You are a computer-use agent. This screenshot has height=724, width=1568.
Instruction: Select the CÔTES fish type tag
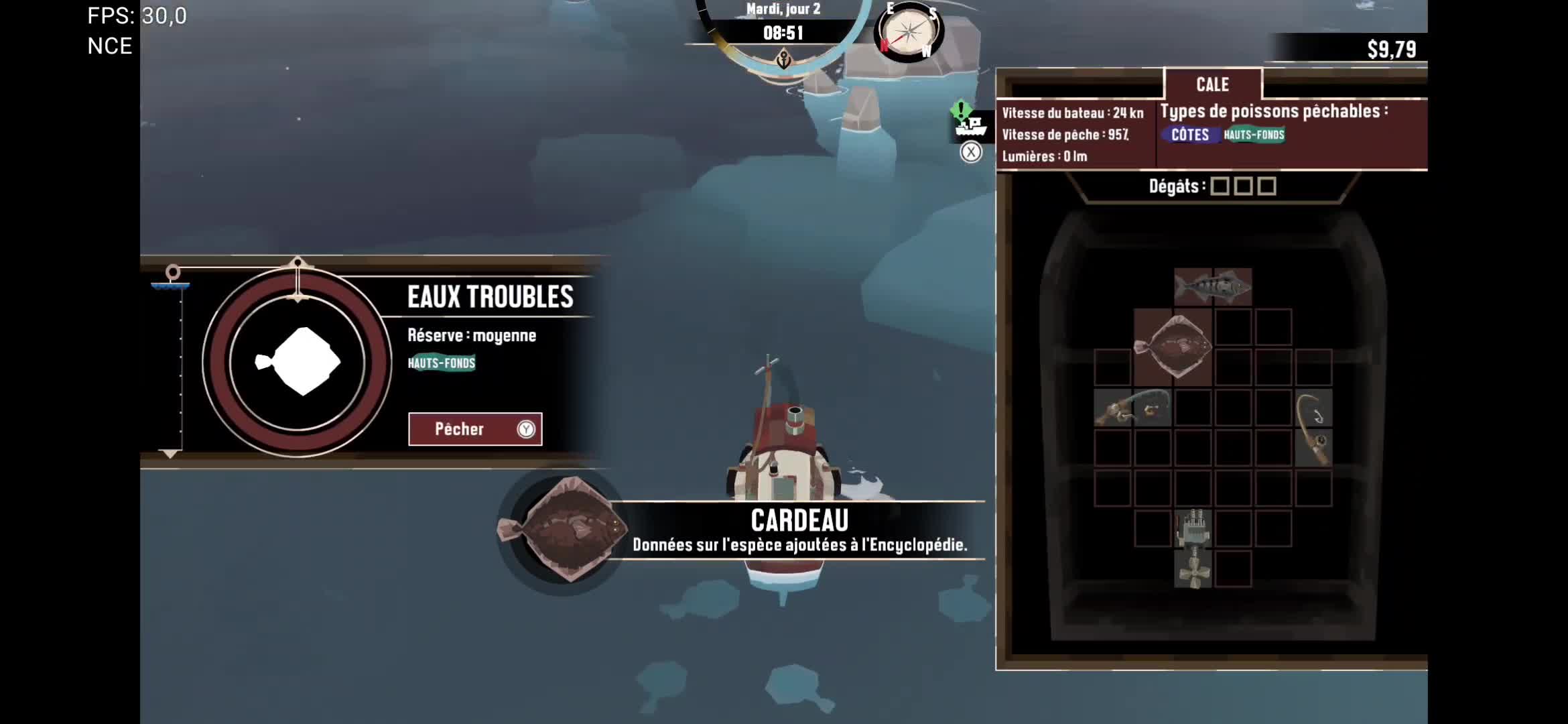(x=1189, y=135)
